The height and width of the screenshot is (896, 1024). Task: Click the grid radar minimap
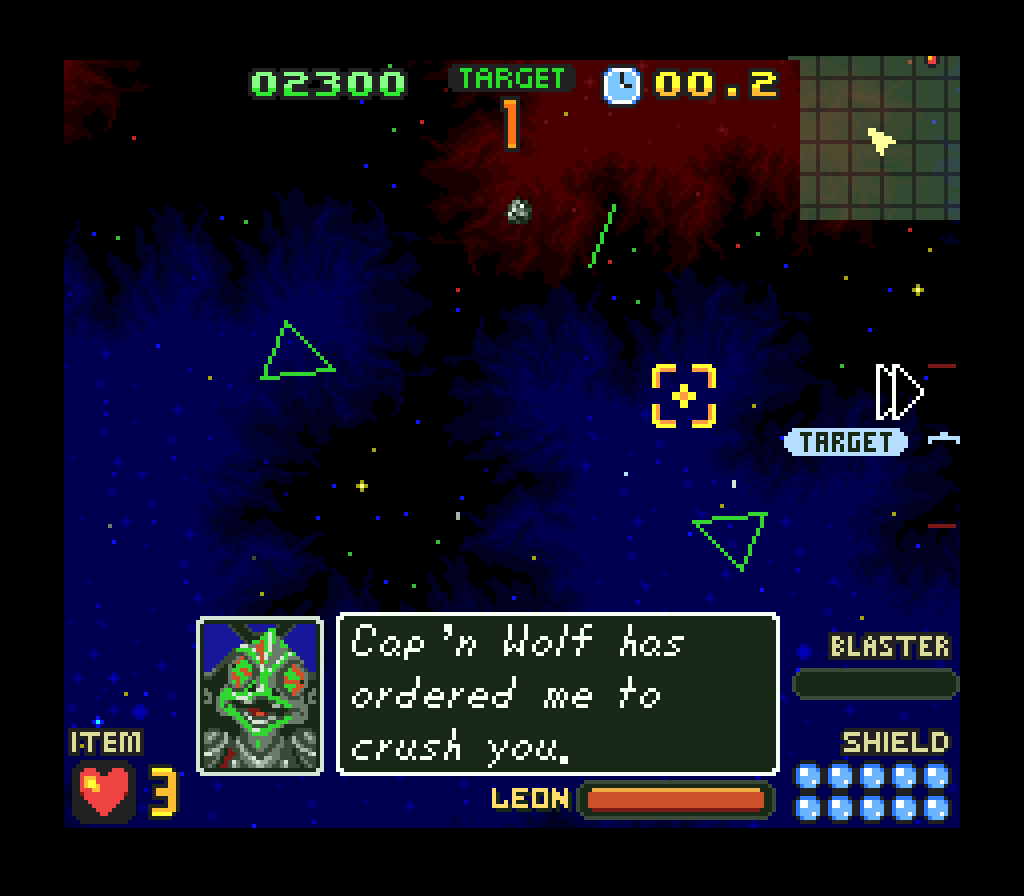pyautogui.click(x=880, y=138)
